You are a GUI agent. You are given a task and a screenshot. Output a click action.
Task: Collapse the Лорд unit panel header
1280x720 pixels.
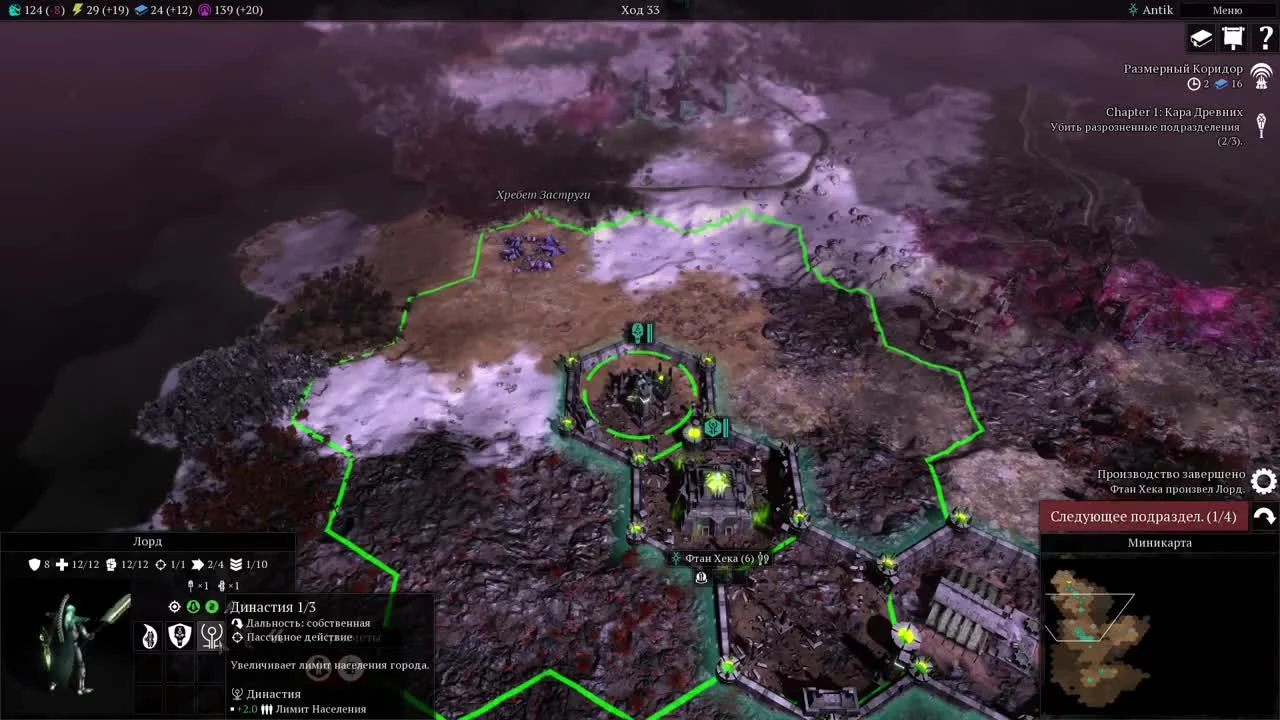148,541
